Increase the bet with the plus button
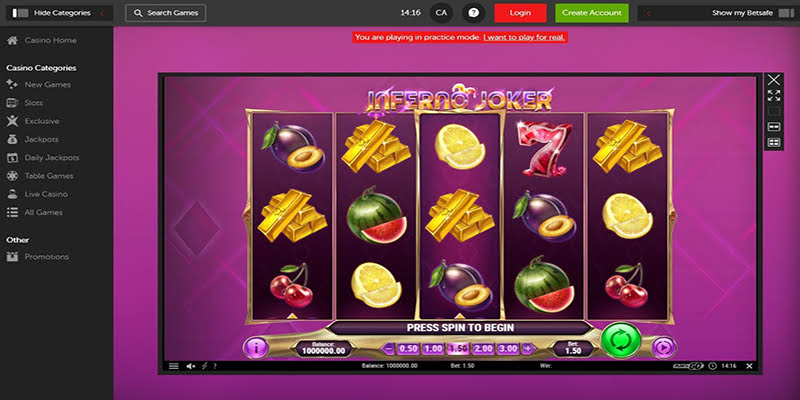Screen dimensions: 800x400 527,349
